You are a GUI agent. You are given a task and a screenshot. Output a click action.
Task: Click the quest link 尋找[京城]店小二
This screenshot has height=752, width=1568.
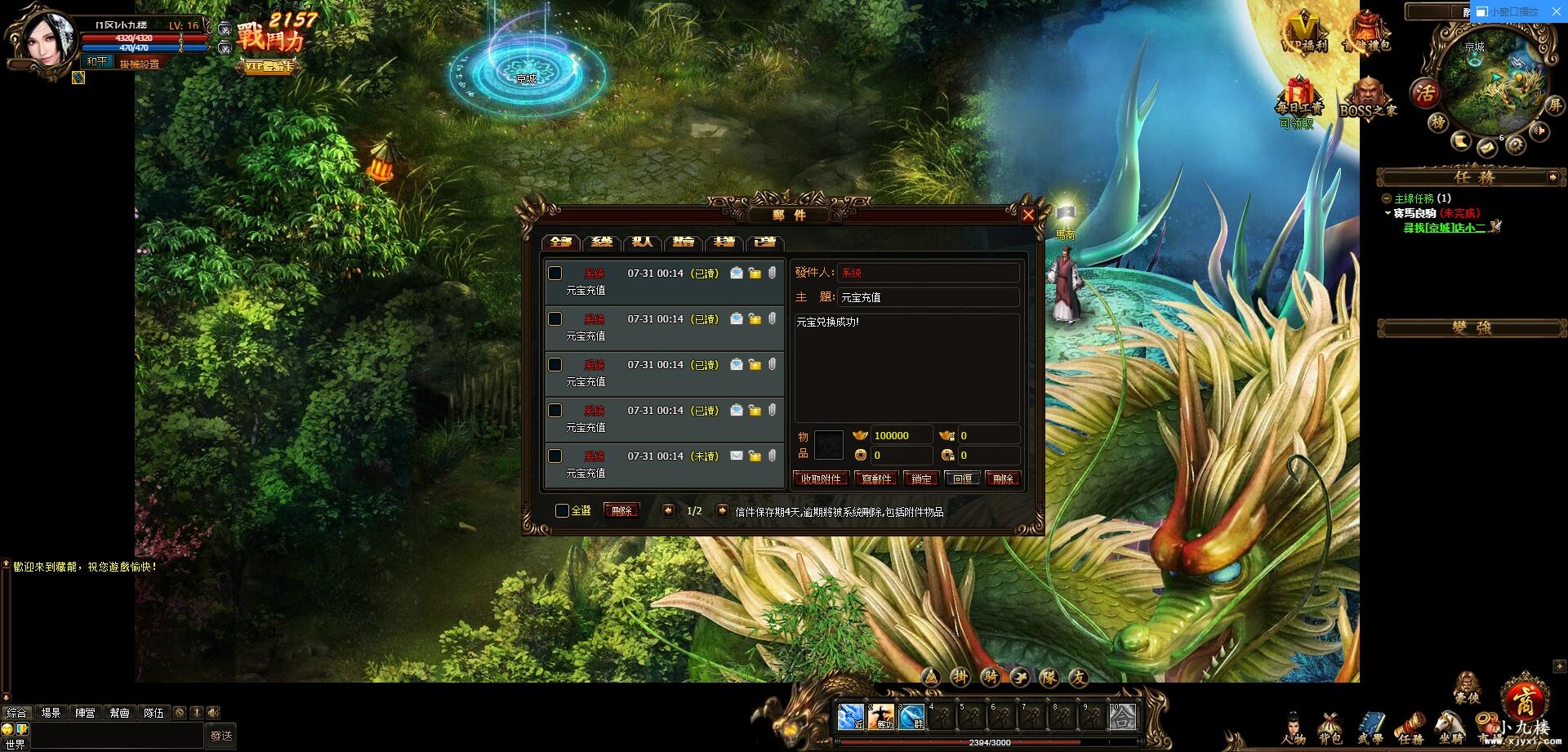[x=1444, y=228]
